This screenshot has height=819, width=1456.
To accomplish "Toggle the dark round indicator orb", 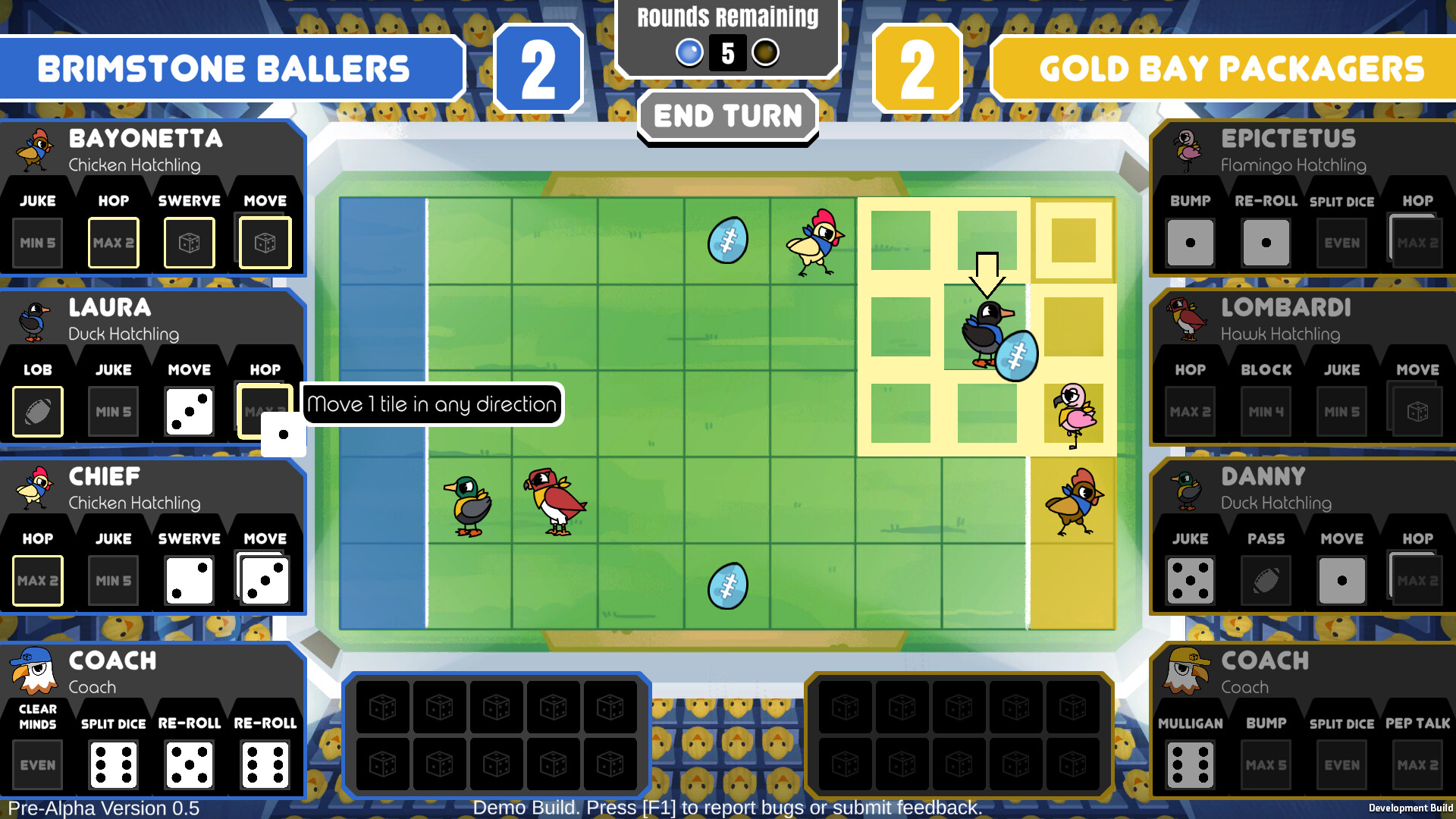I will point(766,52).
